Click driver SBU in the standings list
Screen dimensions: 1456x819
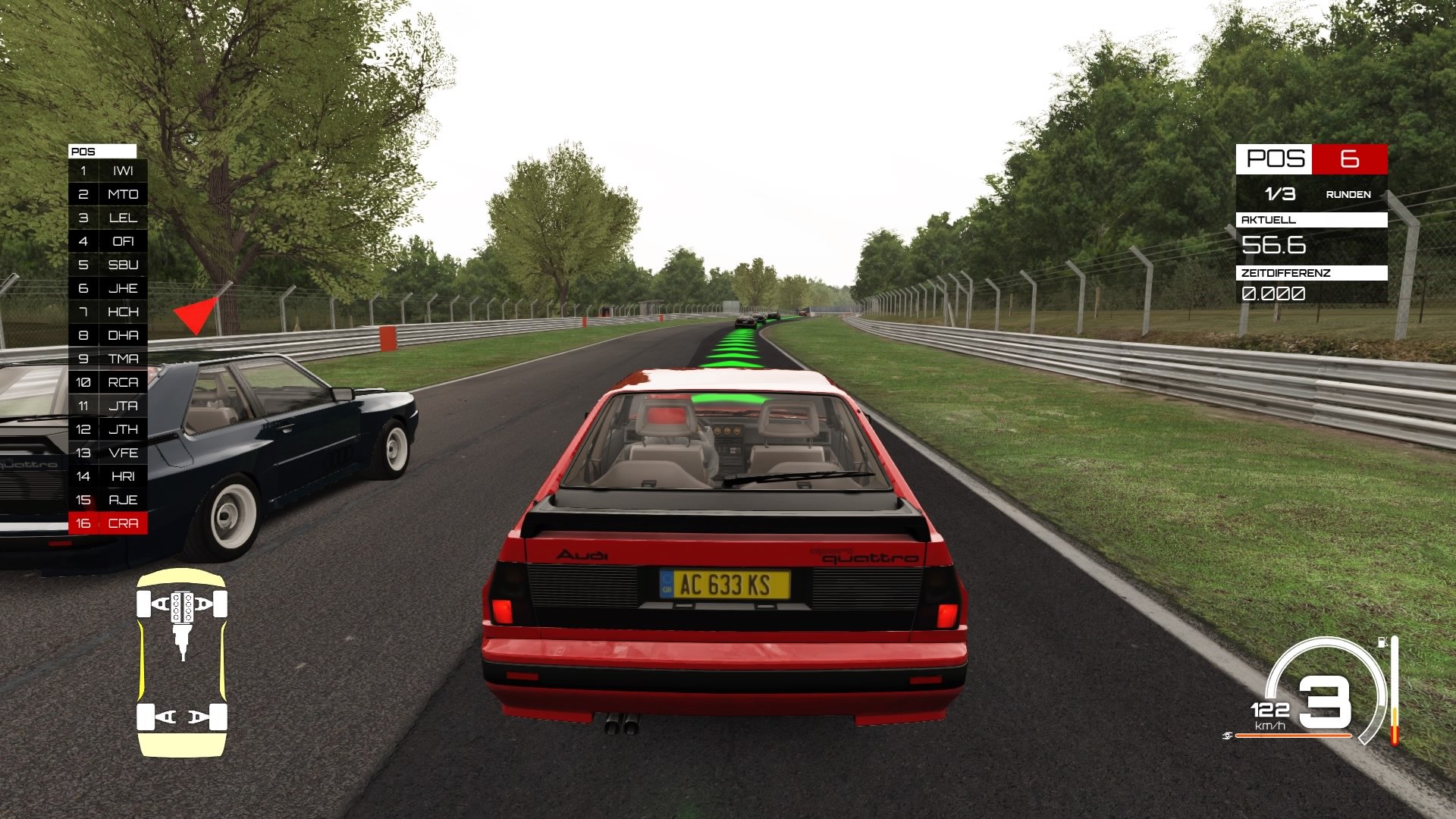coord(108,265)
